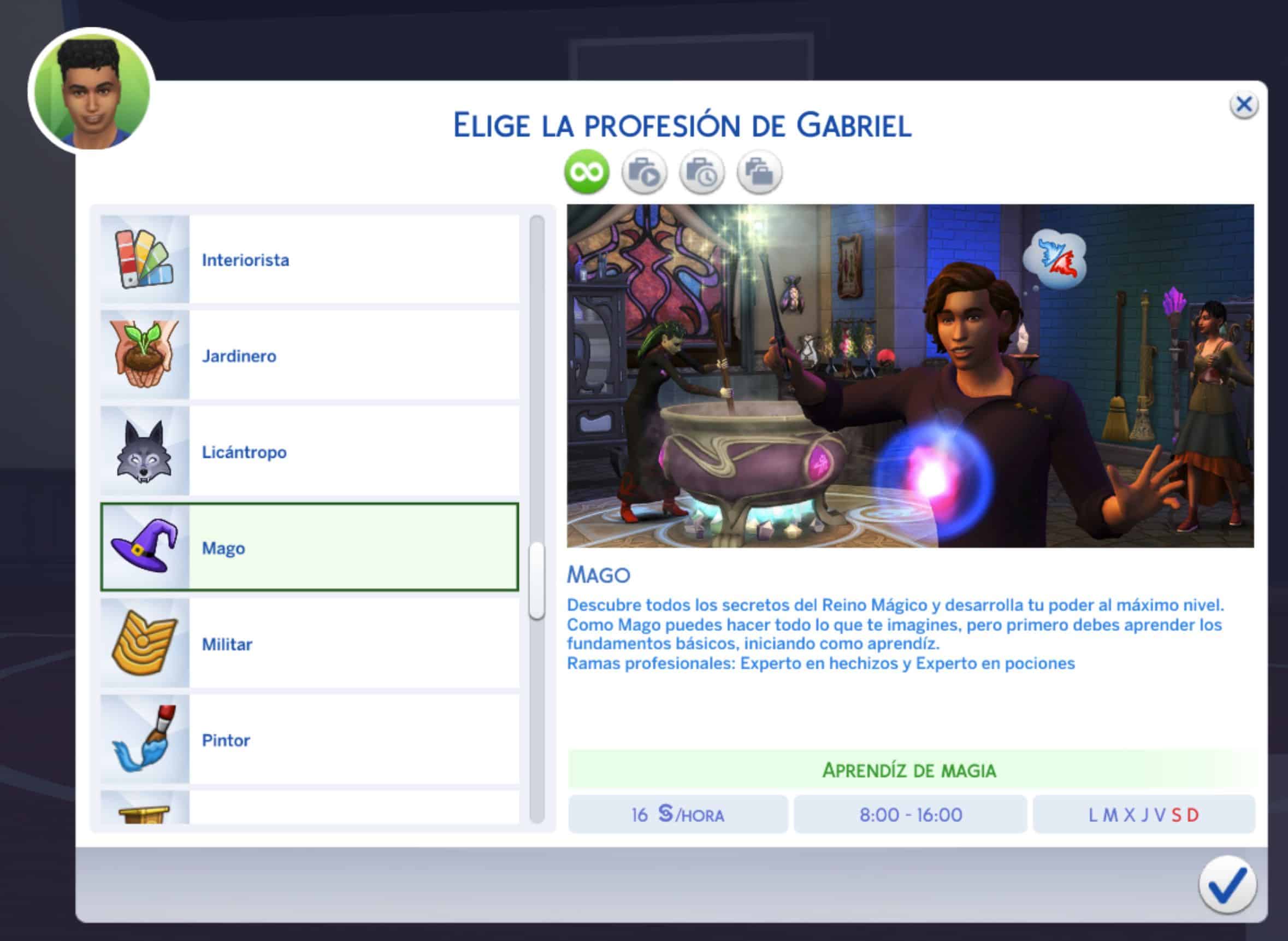Click Gabriel's Sim portrait

tap(92, 91)
